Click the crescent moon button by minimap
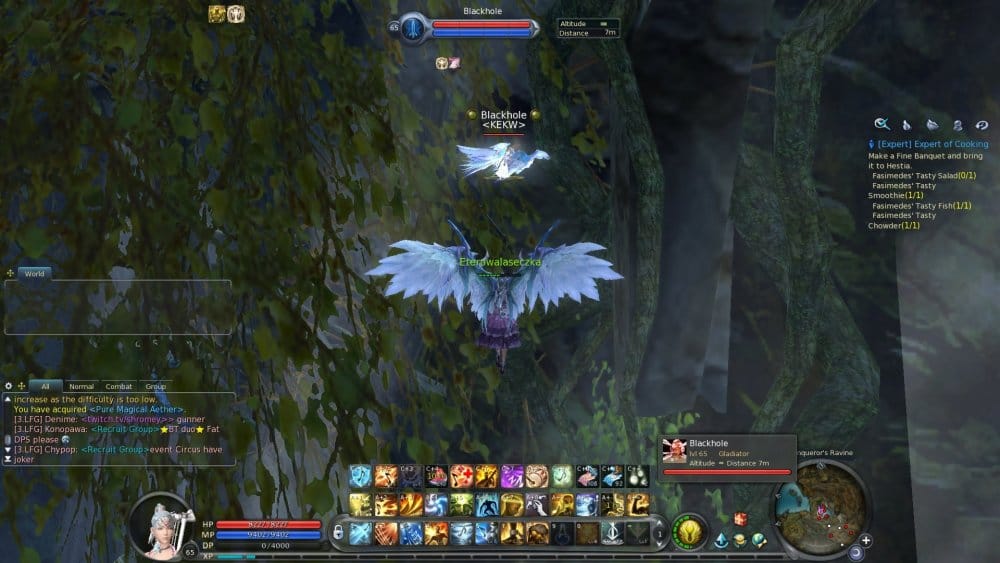Viewport: 1000px width, 563px height. click(x=856, y=552)
